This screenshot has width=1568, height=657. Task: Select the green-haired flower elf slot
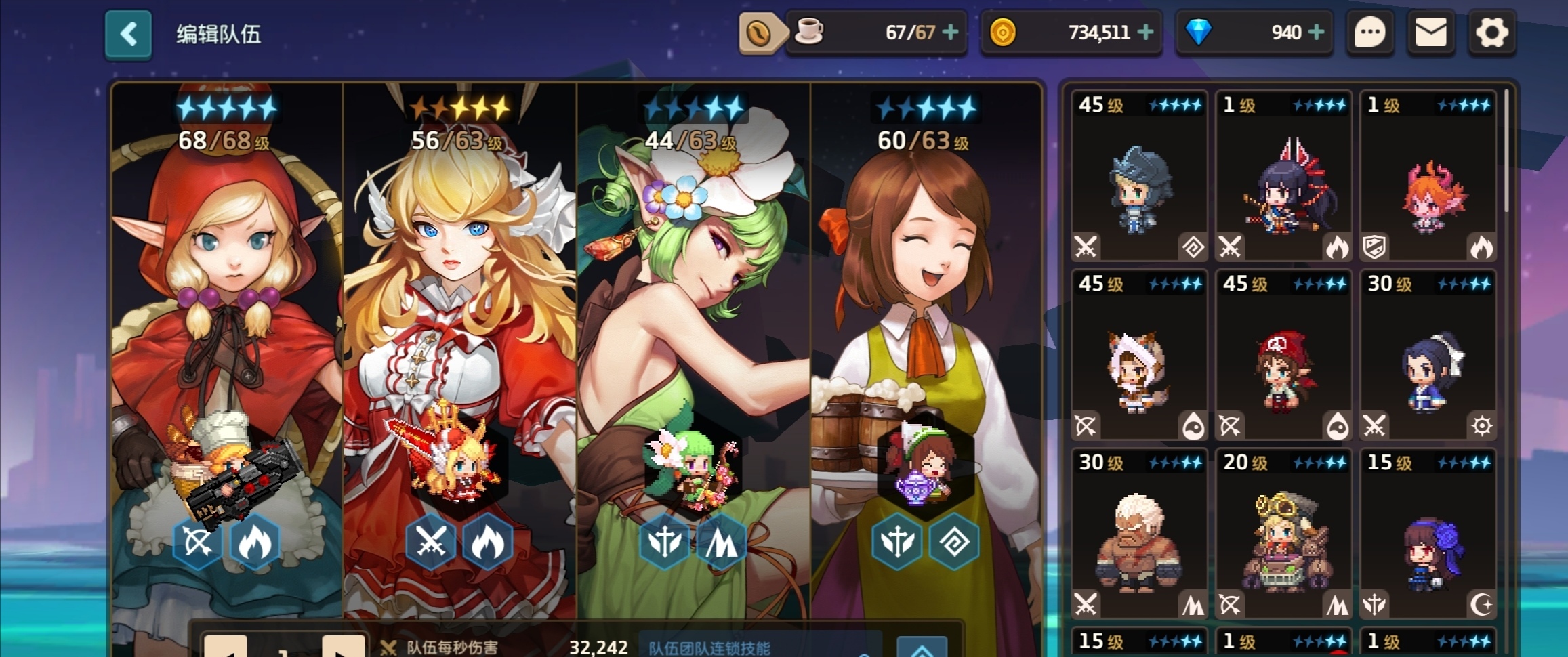click(x=693, y=339)
